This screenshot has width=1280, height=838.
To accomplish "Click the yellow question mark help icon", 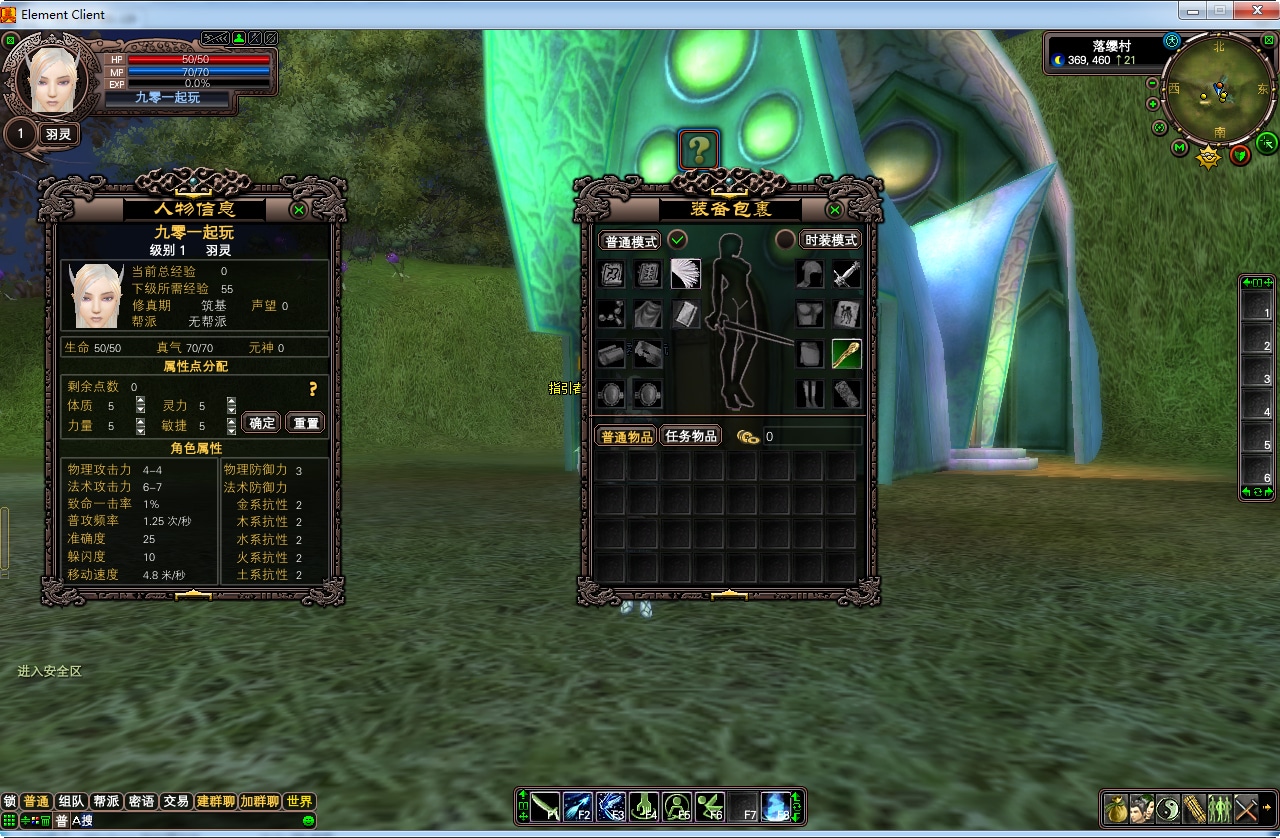I will tap(699, 150).
